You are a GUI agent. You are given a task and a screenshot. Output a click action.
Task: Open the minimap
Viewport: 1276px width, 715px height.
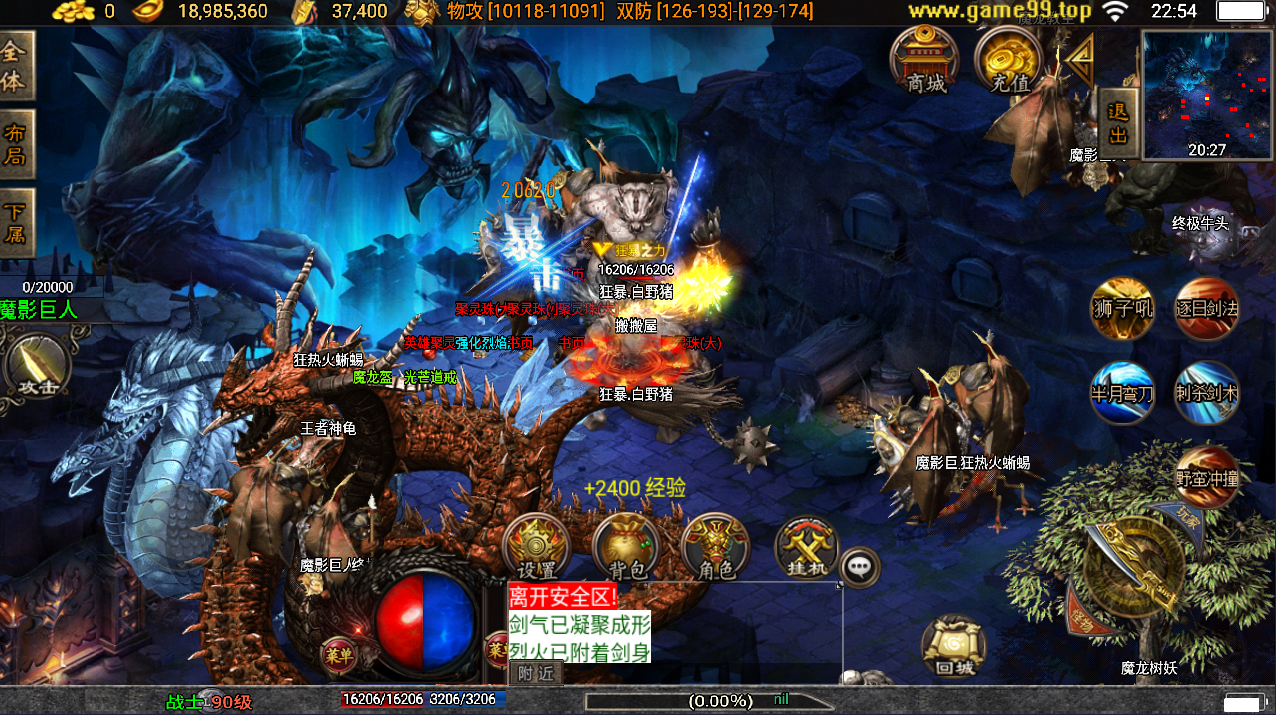click(x=1206, y=96)
